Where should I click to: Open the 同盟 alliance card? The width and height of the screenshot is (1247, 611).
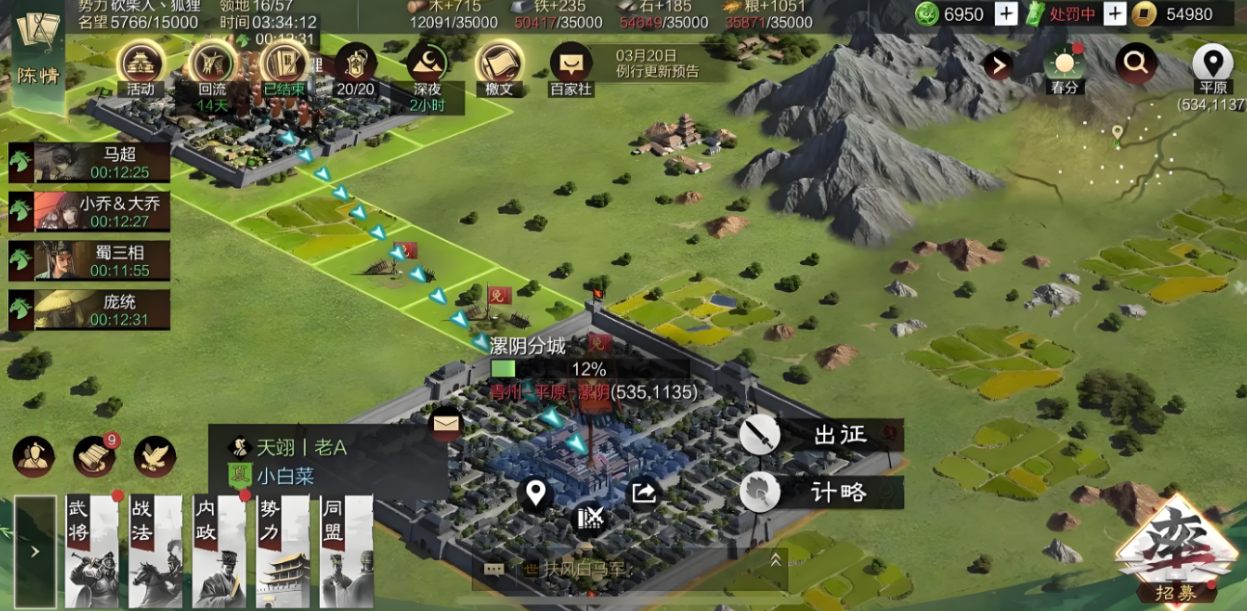[346, 550]
